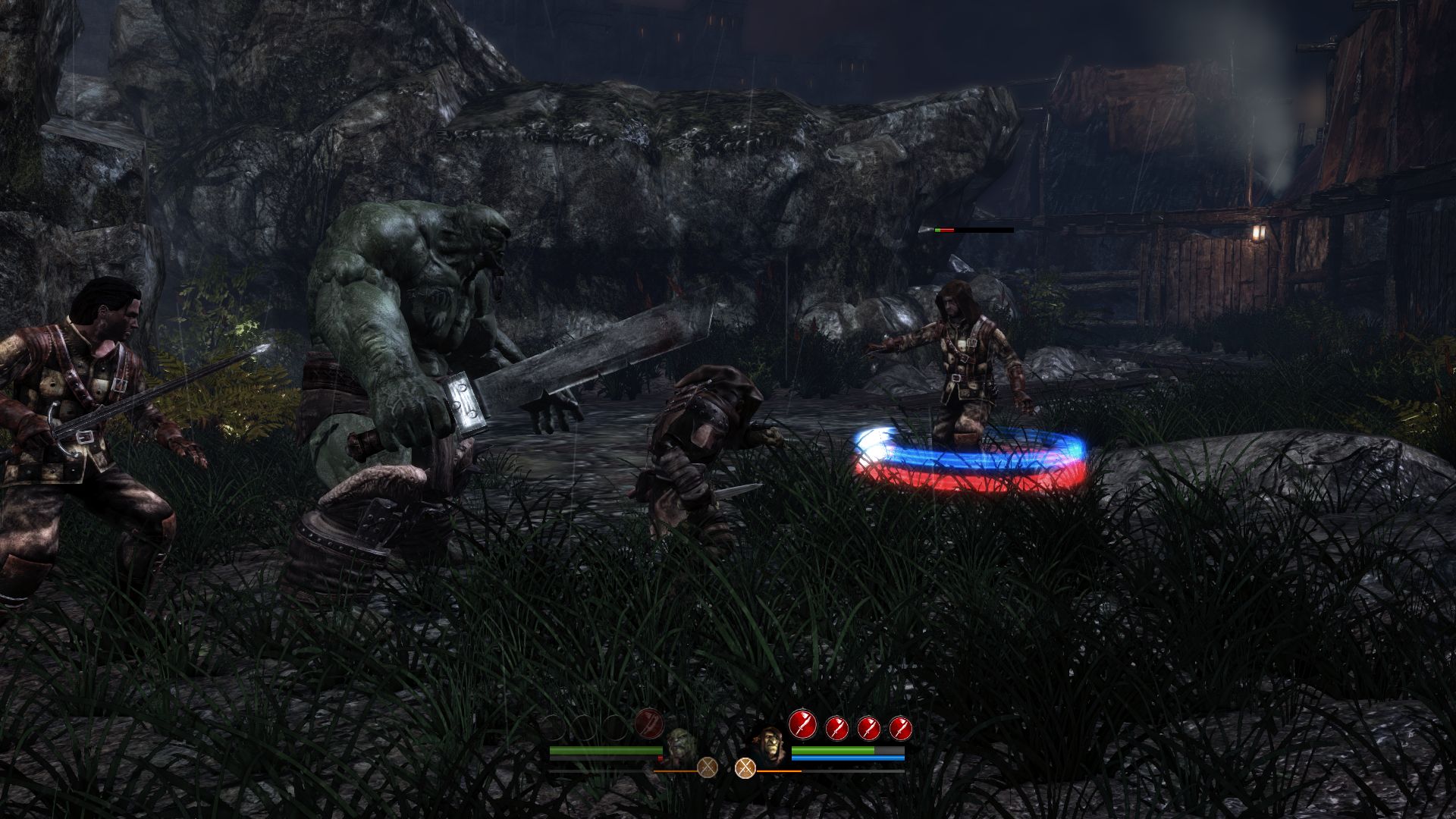This screenshot has height=819, width=1456.
Task: Click the crossed-swords stance icon beside the orc
Action: [708, 767]
